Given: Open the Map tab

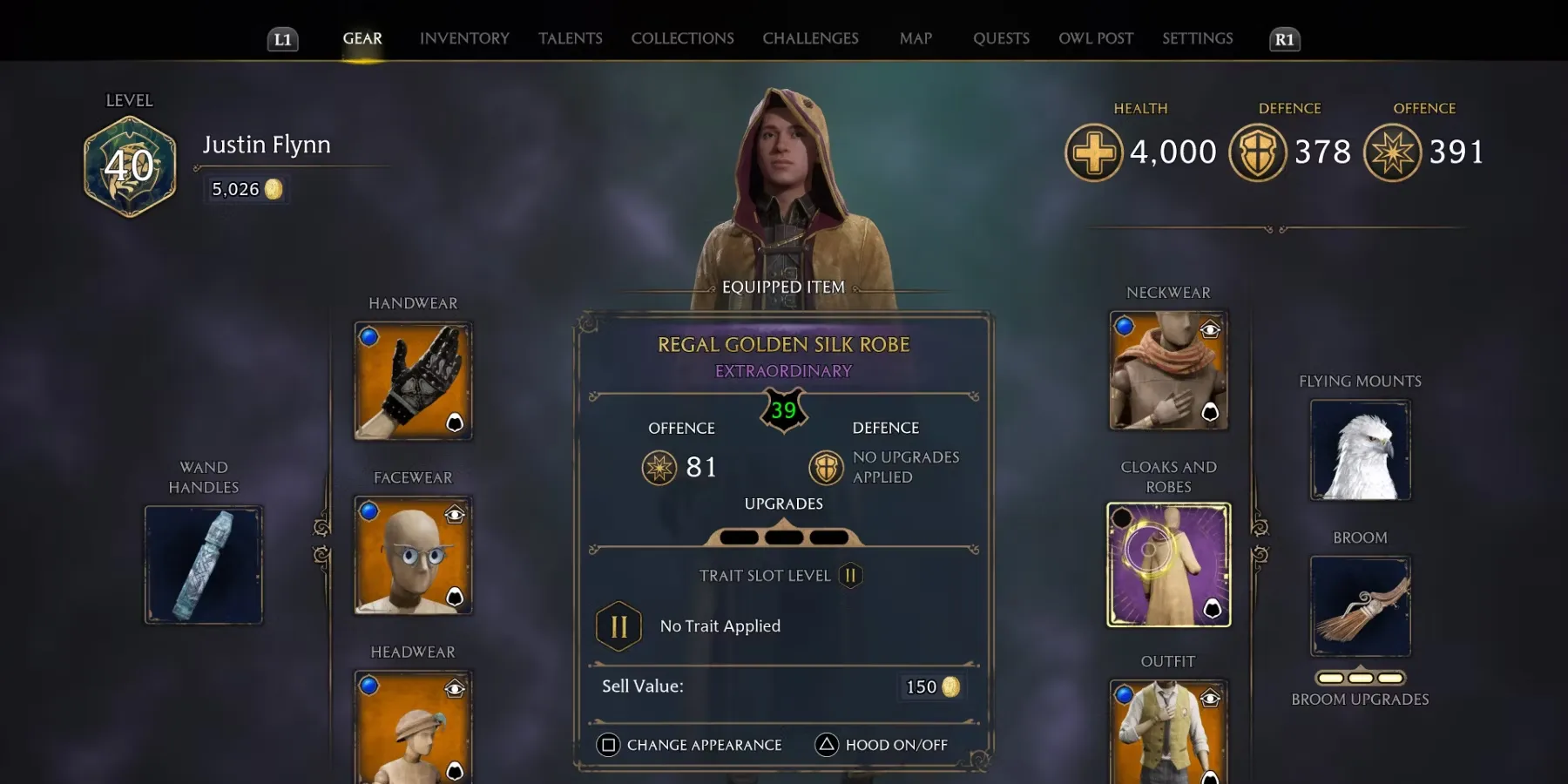Looking at the screenshot, I should (x=916, y=38).
